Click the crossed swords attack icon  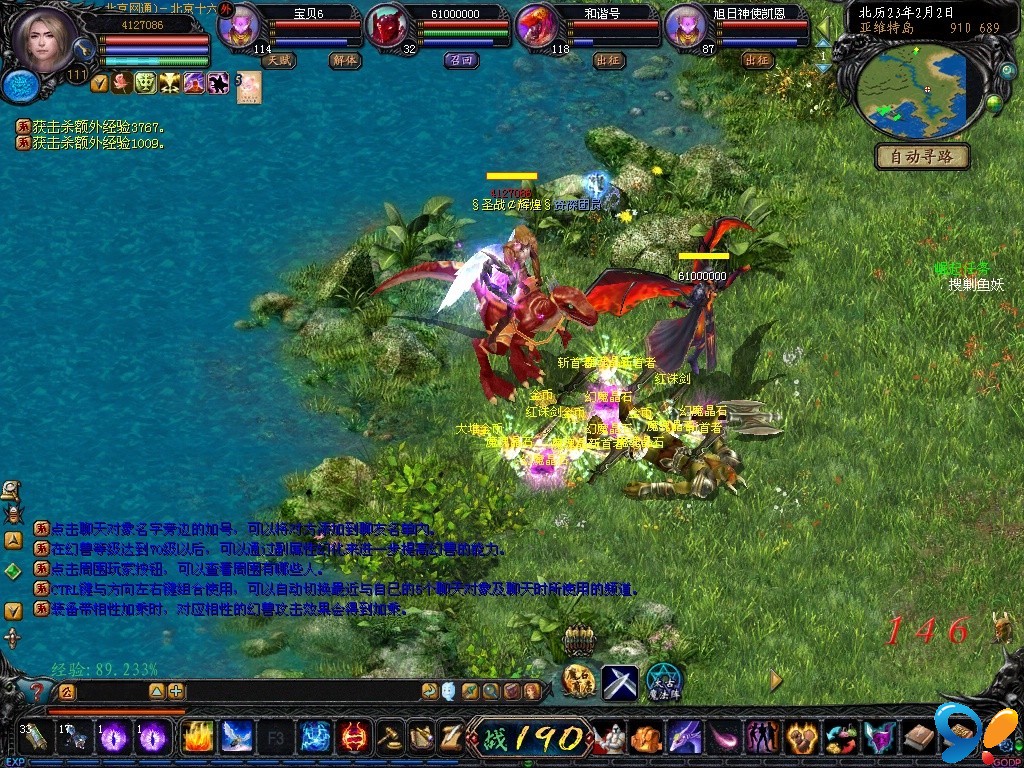620,683
